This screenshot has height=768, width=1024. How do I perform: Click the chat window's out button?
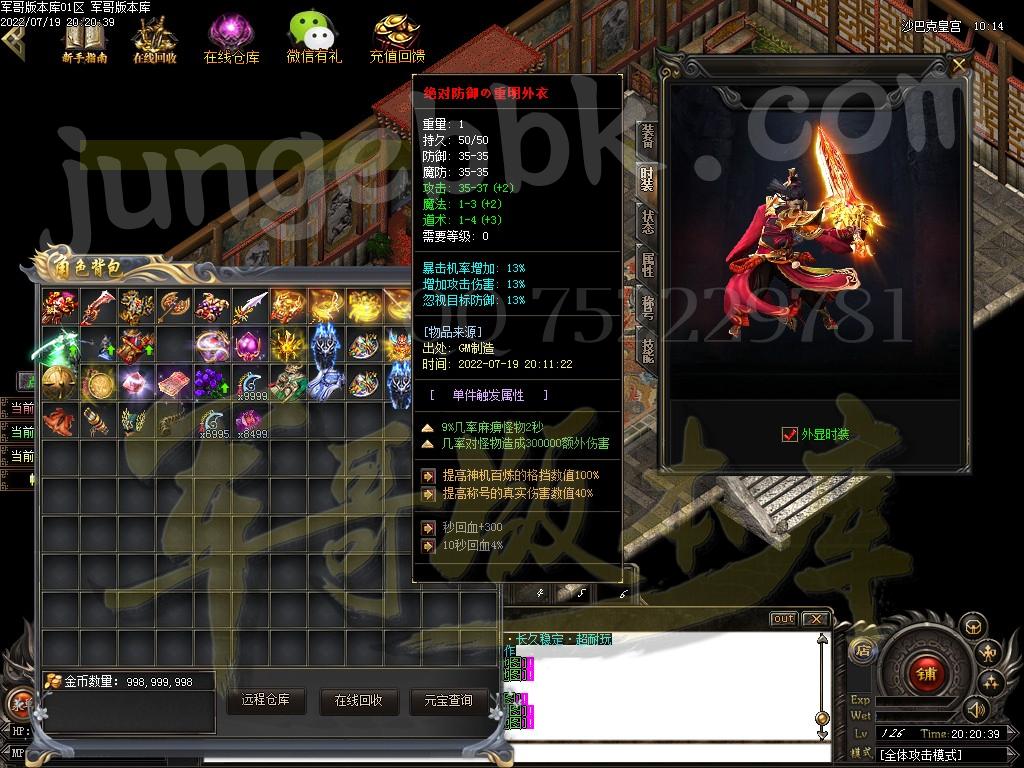tap(783, 619)
